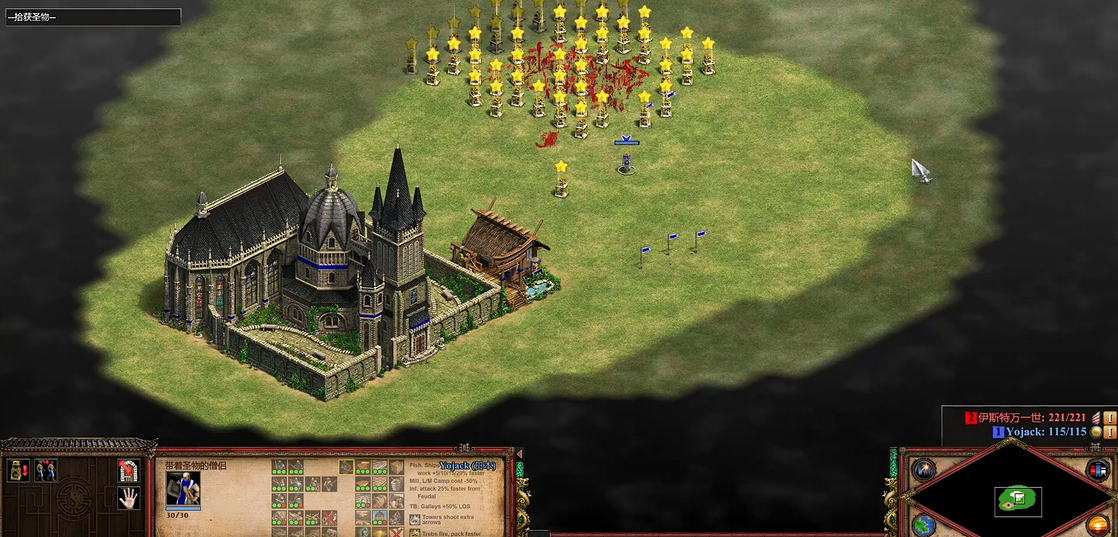Activate the two-monks convert command icon
This screenshot has height=537, width=1118.
tap(45, 470)
